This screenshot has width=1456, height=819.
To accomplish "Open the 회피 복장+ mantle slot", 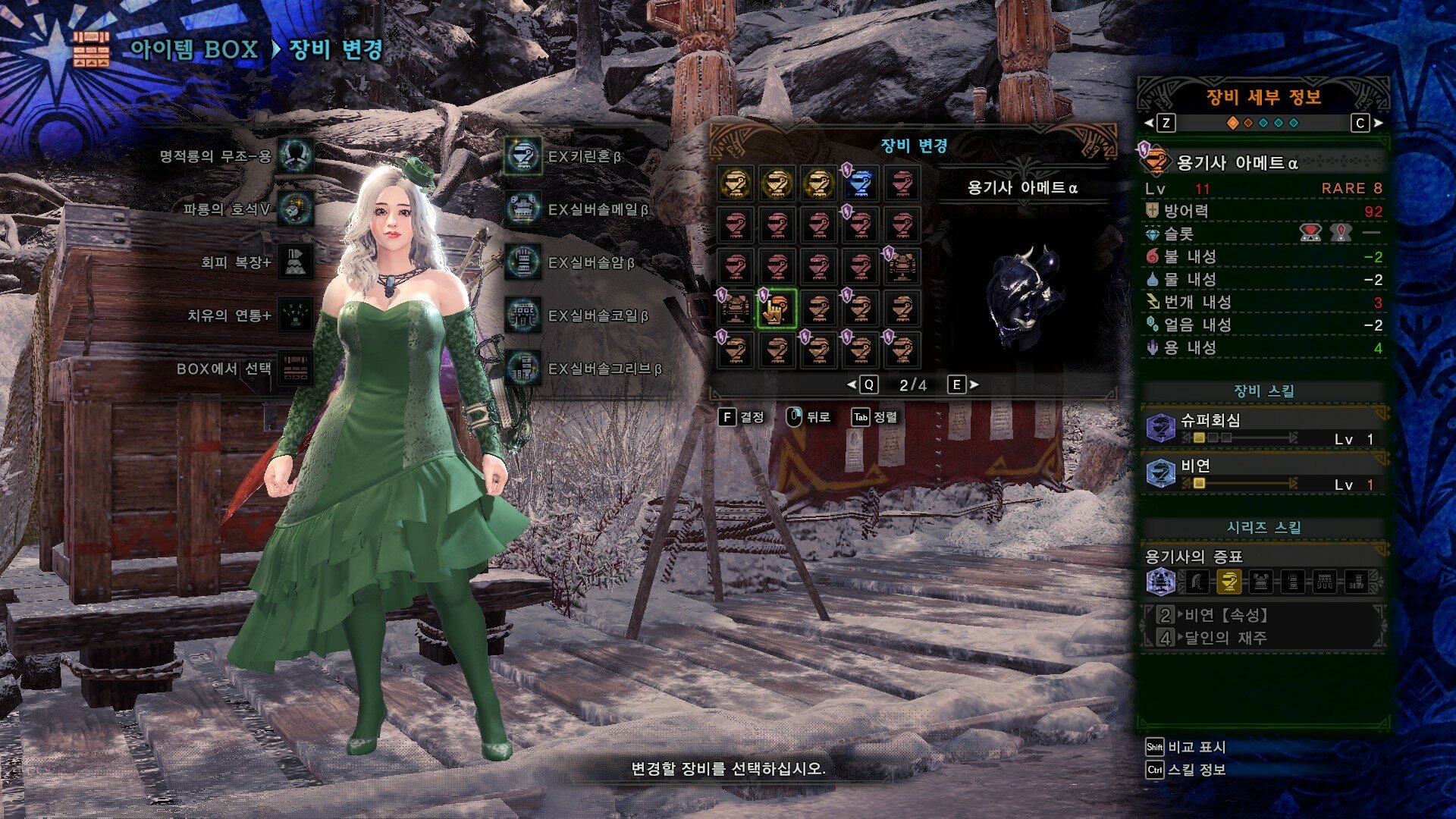I will click(294, 262).
